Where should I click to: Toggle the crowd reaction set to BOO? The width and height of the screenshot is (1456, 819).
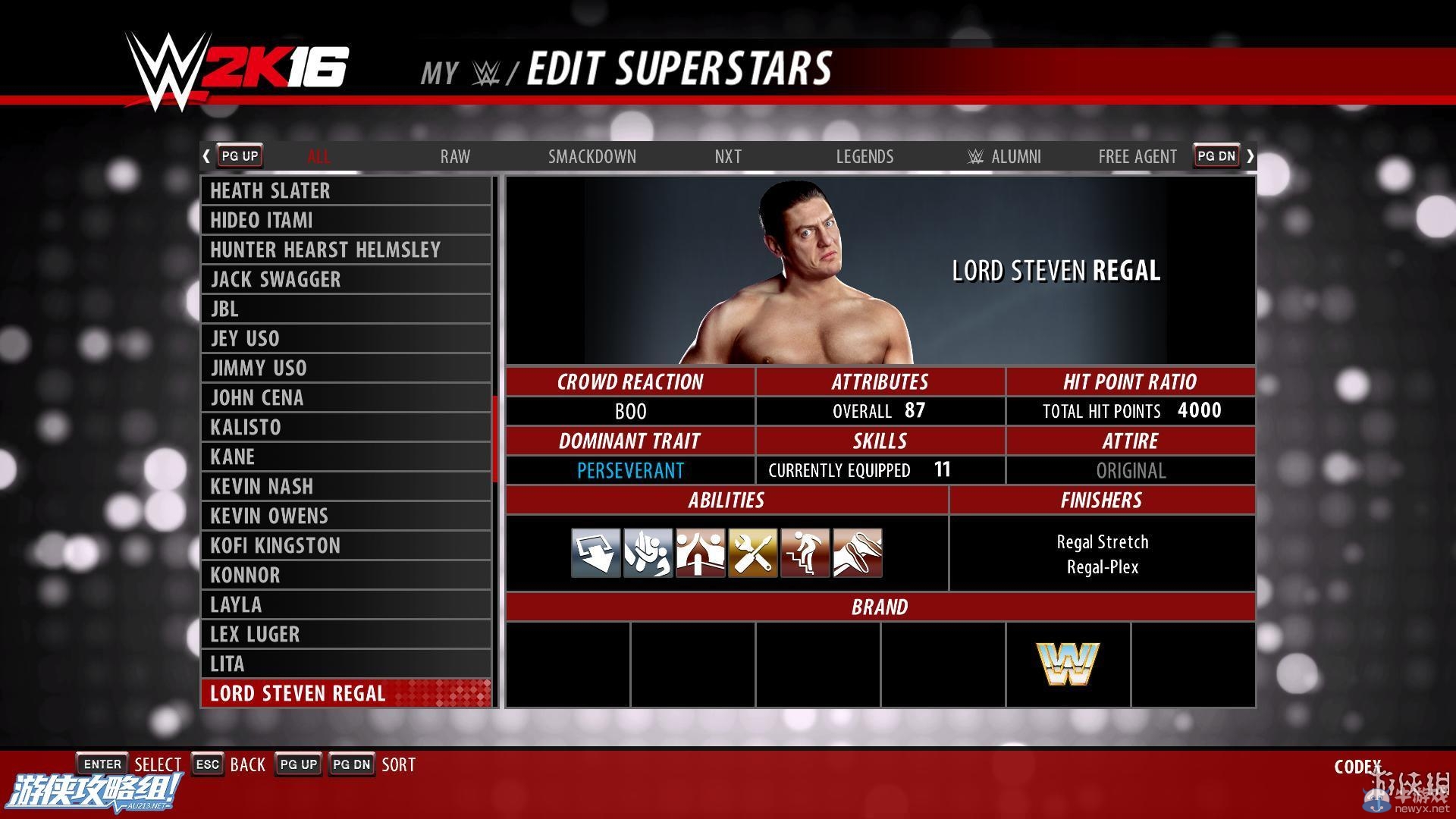[629, 411]
